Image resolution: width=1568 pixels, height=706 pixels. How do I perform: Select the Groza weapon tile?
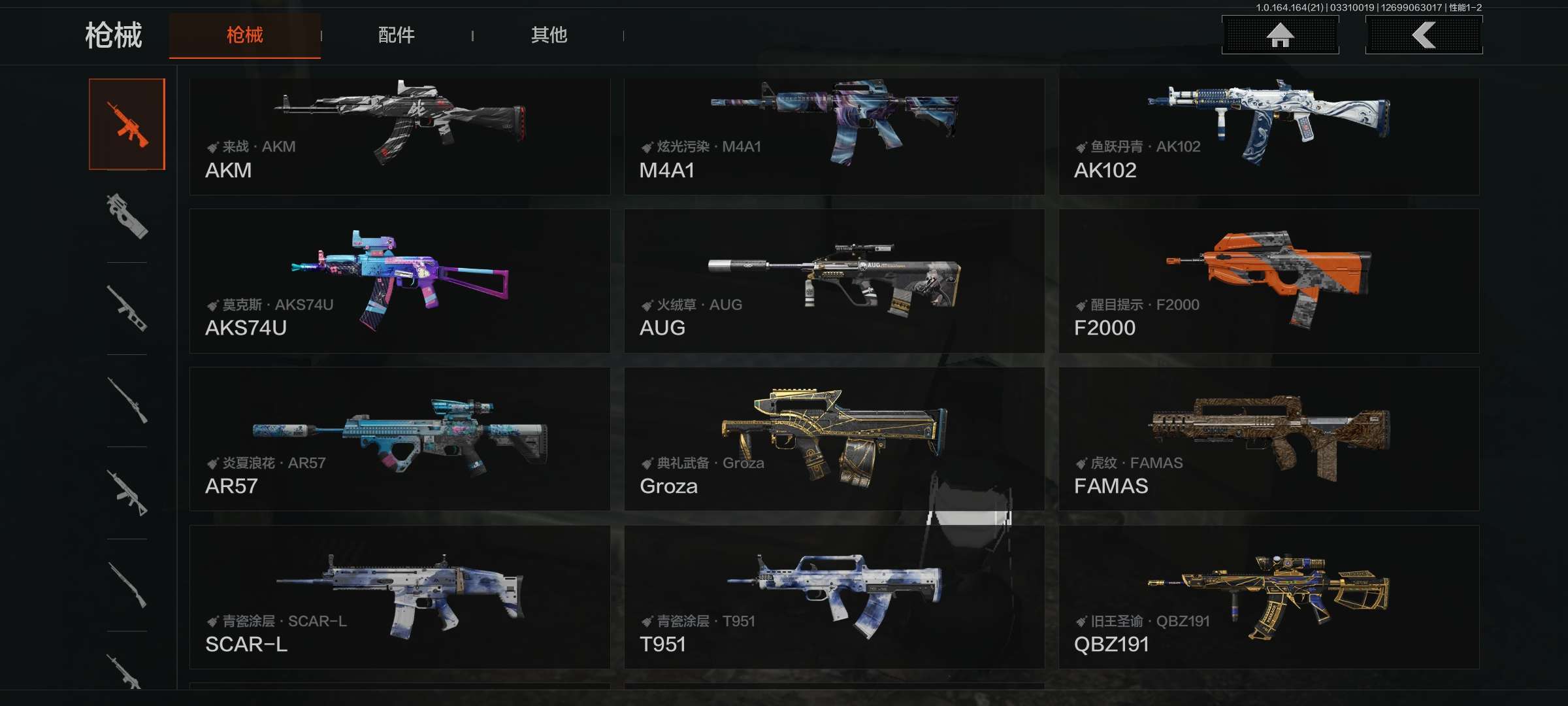click(x=834, y=439)
